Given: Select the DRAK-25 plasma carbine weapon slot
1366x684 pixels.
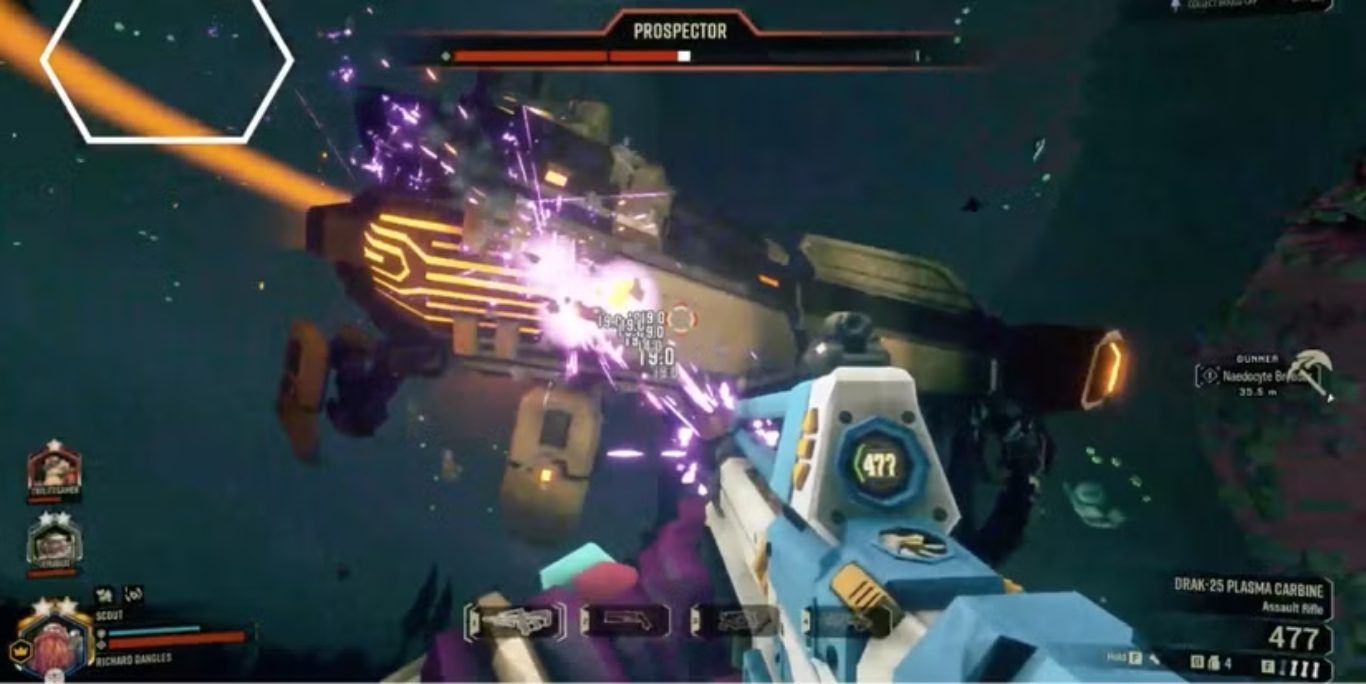Looking at the screenshot, I should pos(515,621).
